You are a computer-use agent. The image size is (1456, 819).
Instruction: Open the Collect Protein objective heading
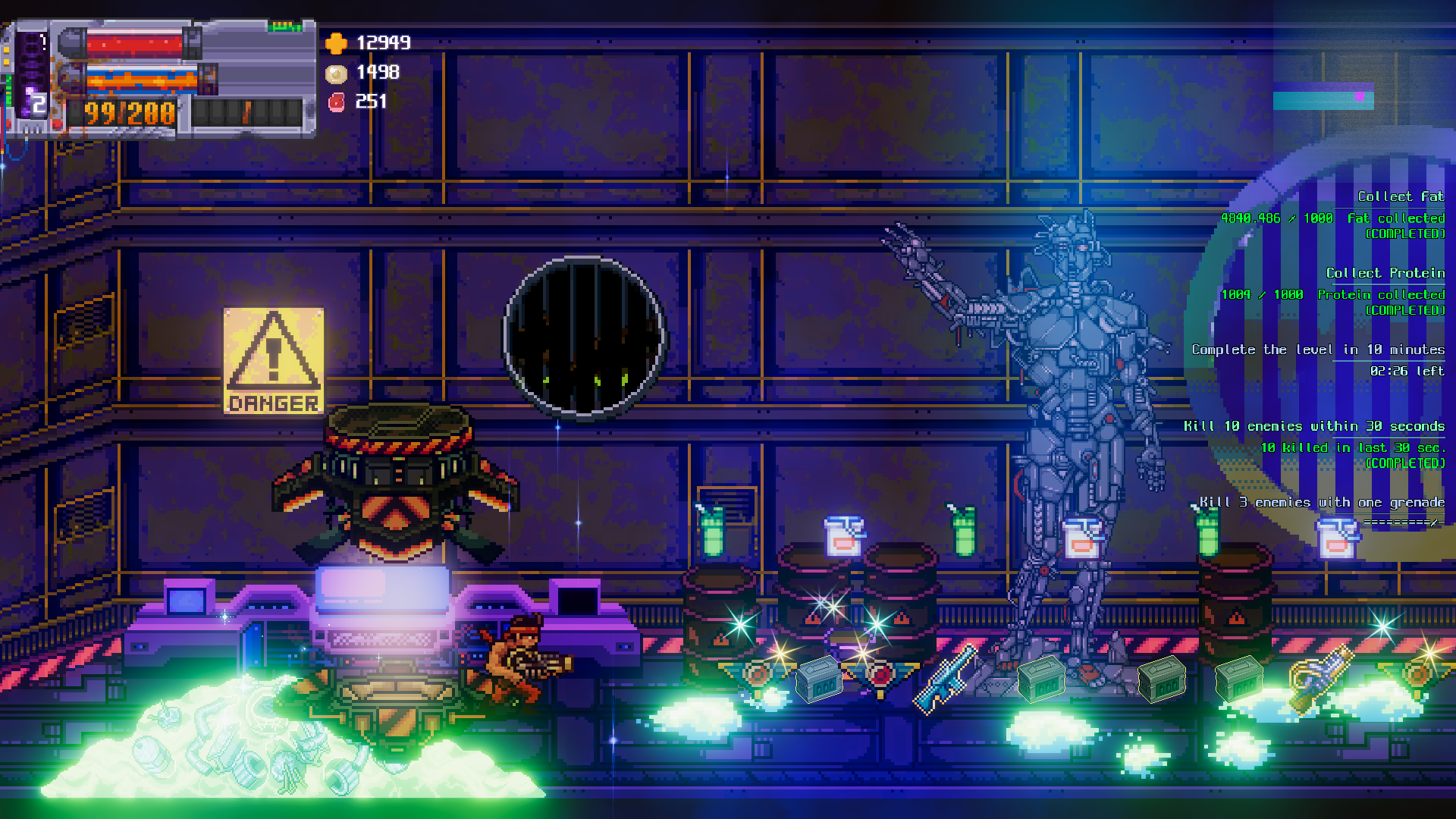click(1386, 273)
